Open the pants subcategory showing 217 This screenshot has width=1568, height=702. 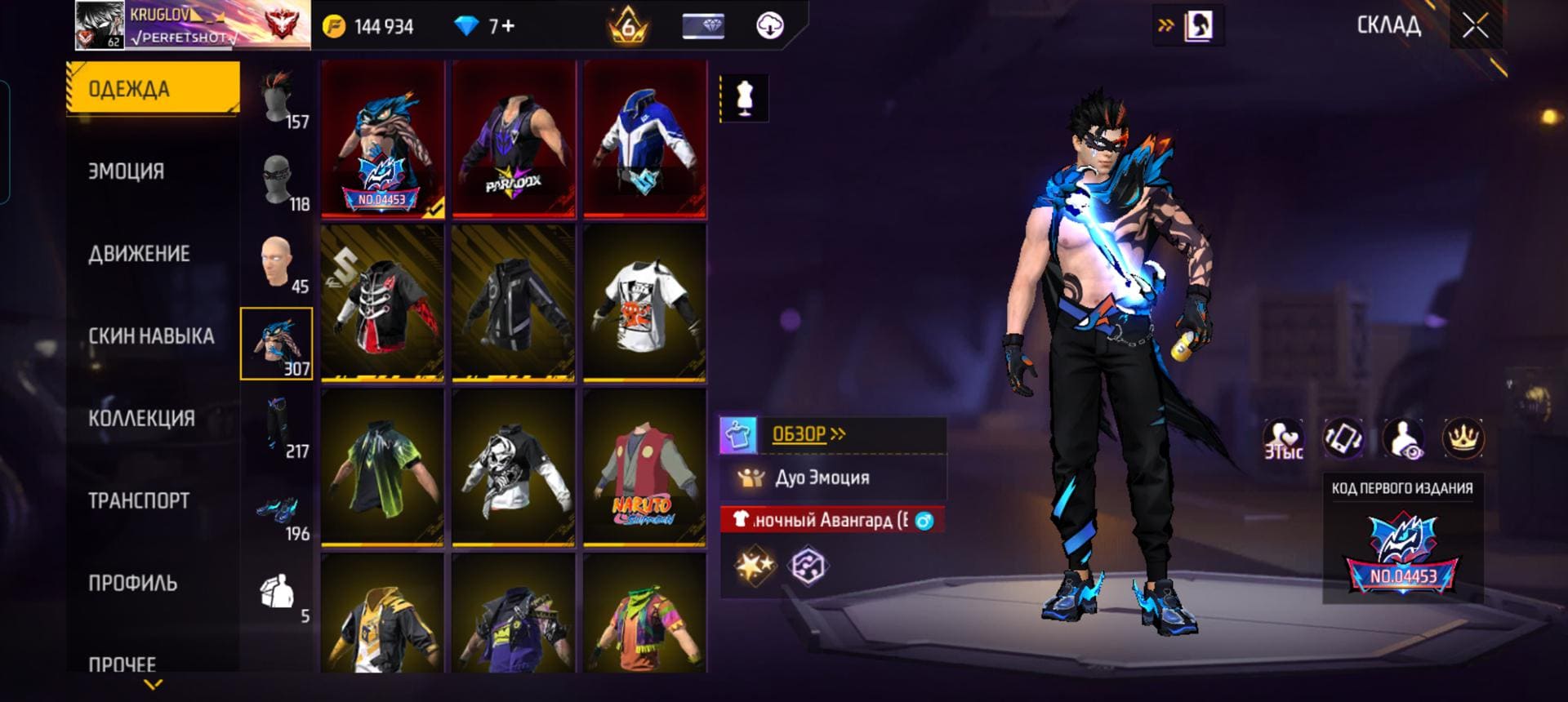pos(277,427)
